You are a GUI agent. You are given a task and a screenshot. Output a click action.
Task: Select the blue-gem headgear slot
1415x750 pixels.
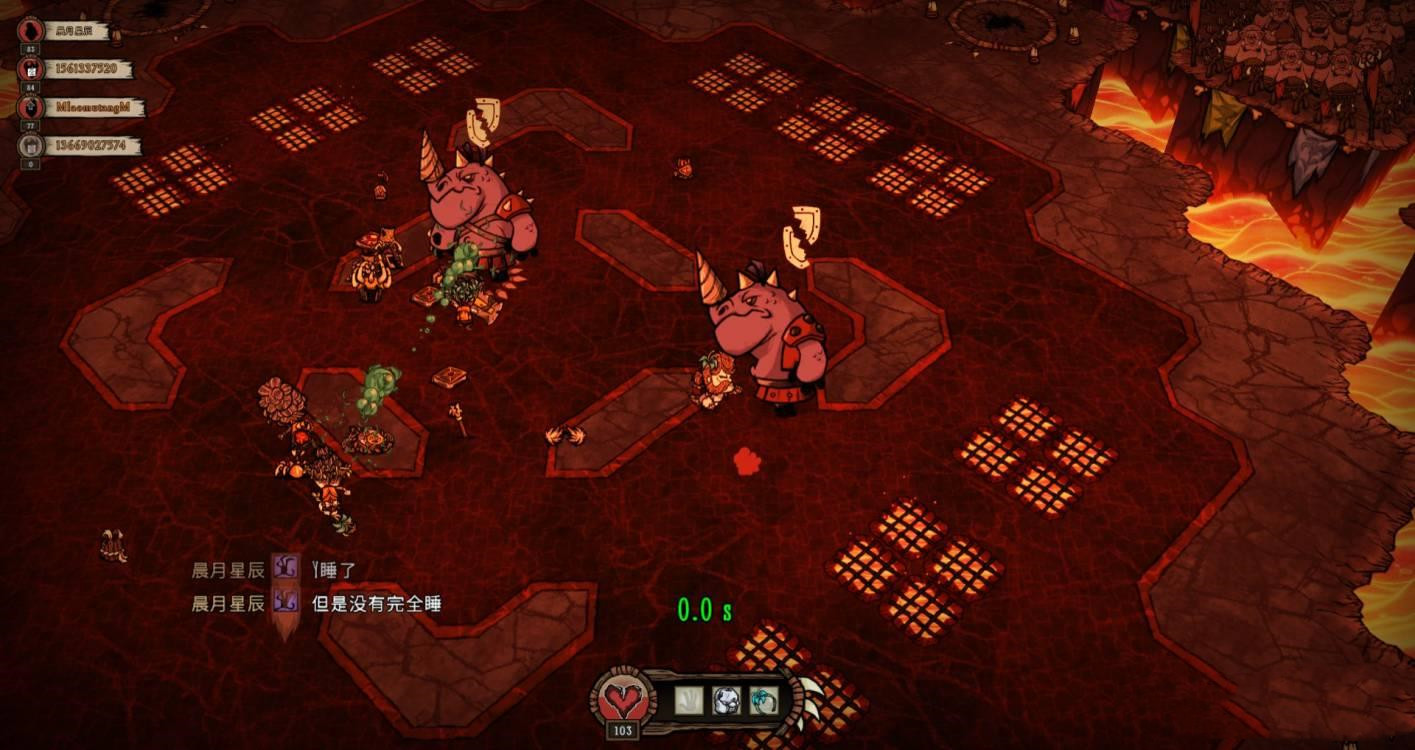(764, 699)
